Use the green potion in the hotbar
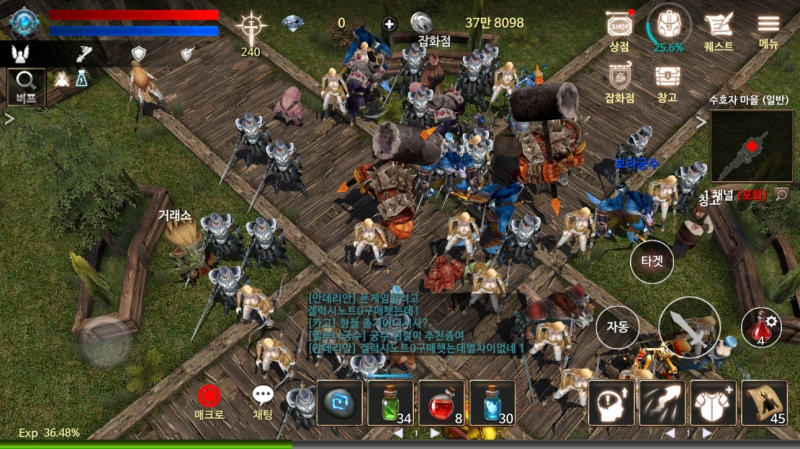 (x=390, y=403)
